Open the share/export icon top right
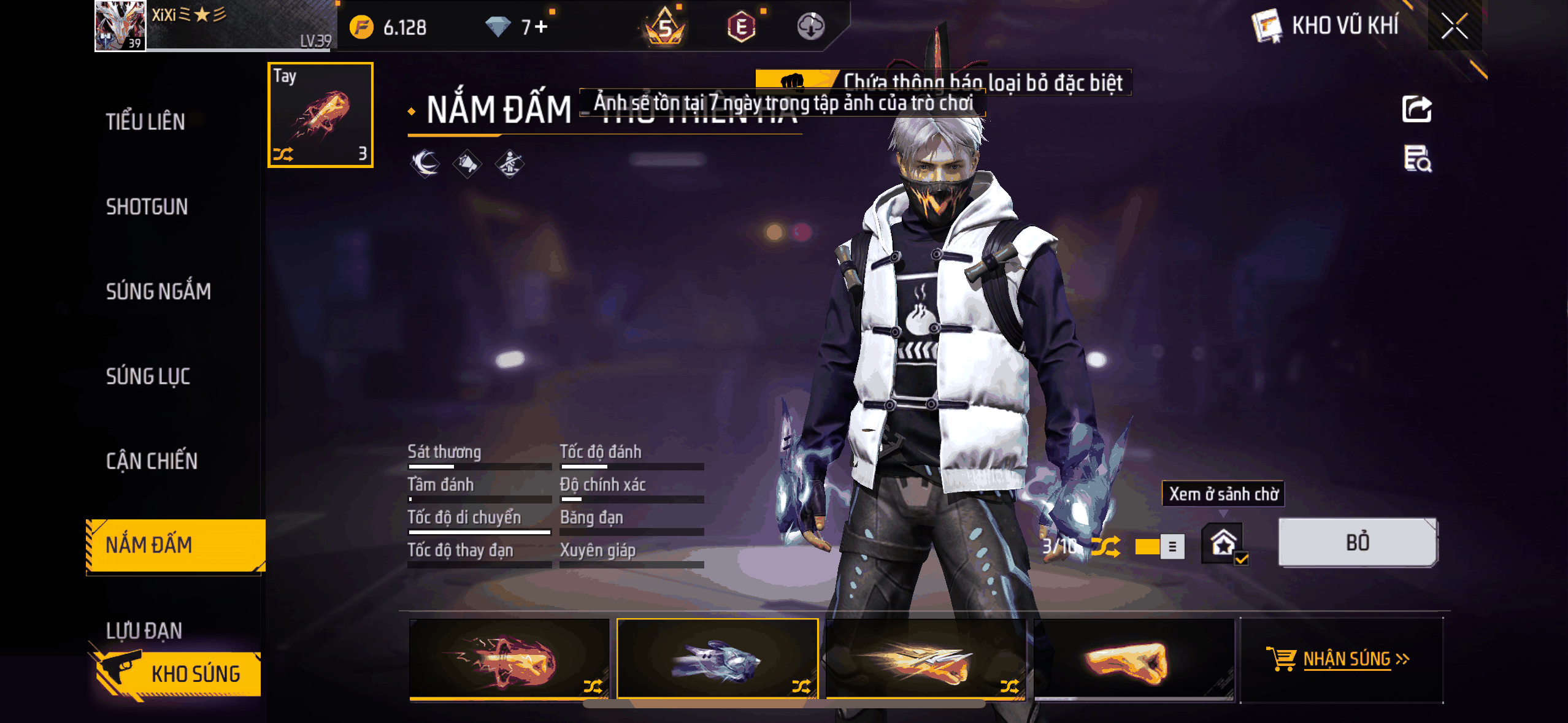This screenshot has height=723, width=1568. pos(1417,108)
